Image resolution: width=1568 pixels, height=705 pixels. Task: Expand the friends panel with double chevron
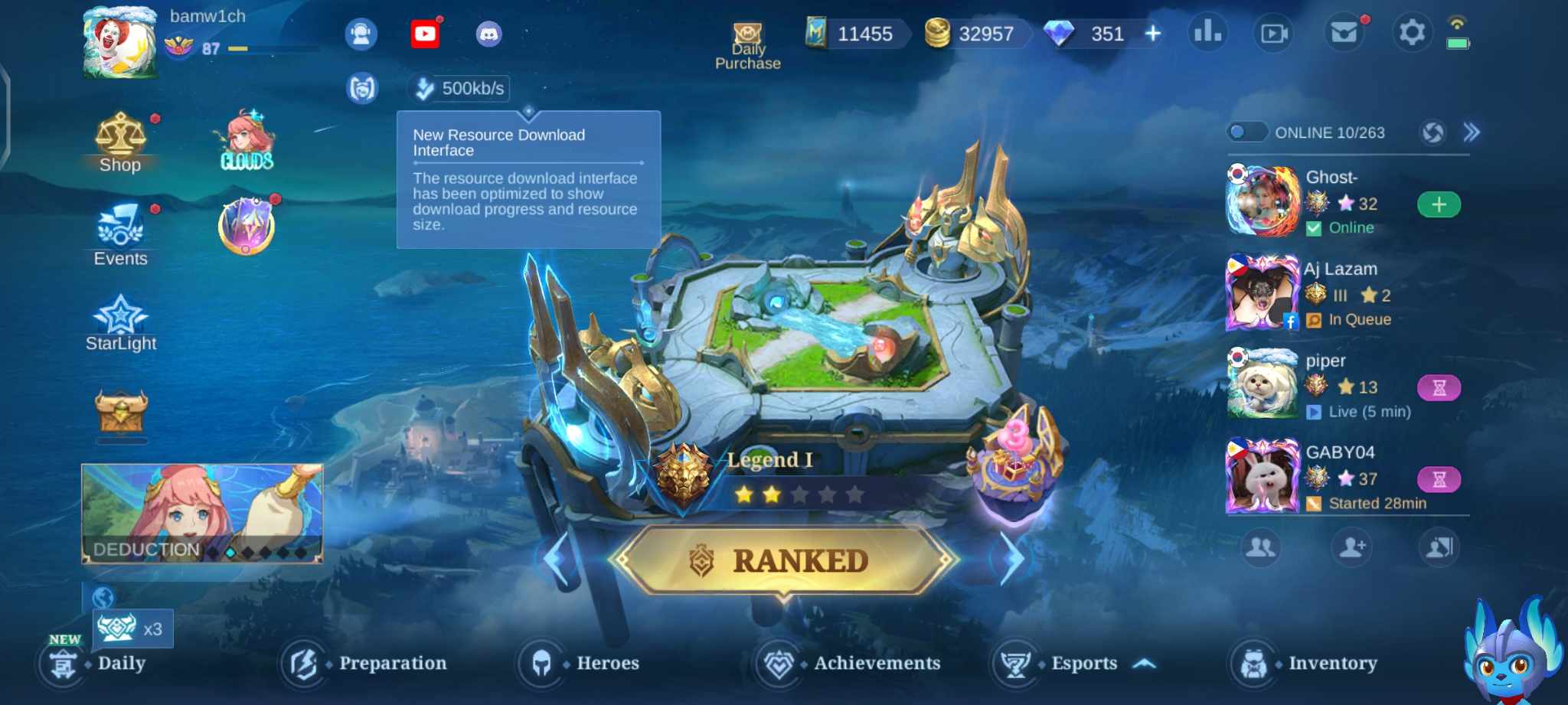[x=1472, y=132]
